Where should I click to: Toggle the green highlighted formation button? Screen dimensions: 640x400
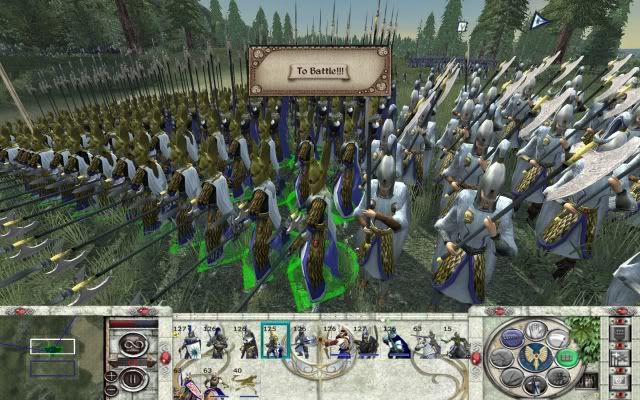pyautogui.click(x=565, y=357)
